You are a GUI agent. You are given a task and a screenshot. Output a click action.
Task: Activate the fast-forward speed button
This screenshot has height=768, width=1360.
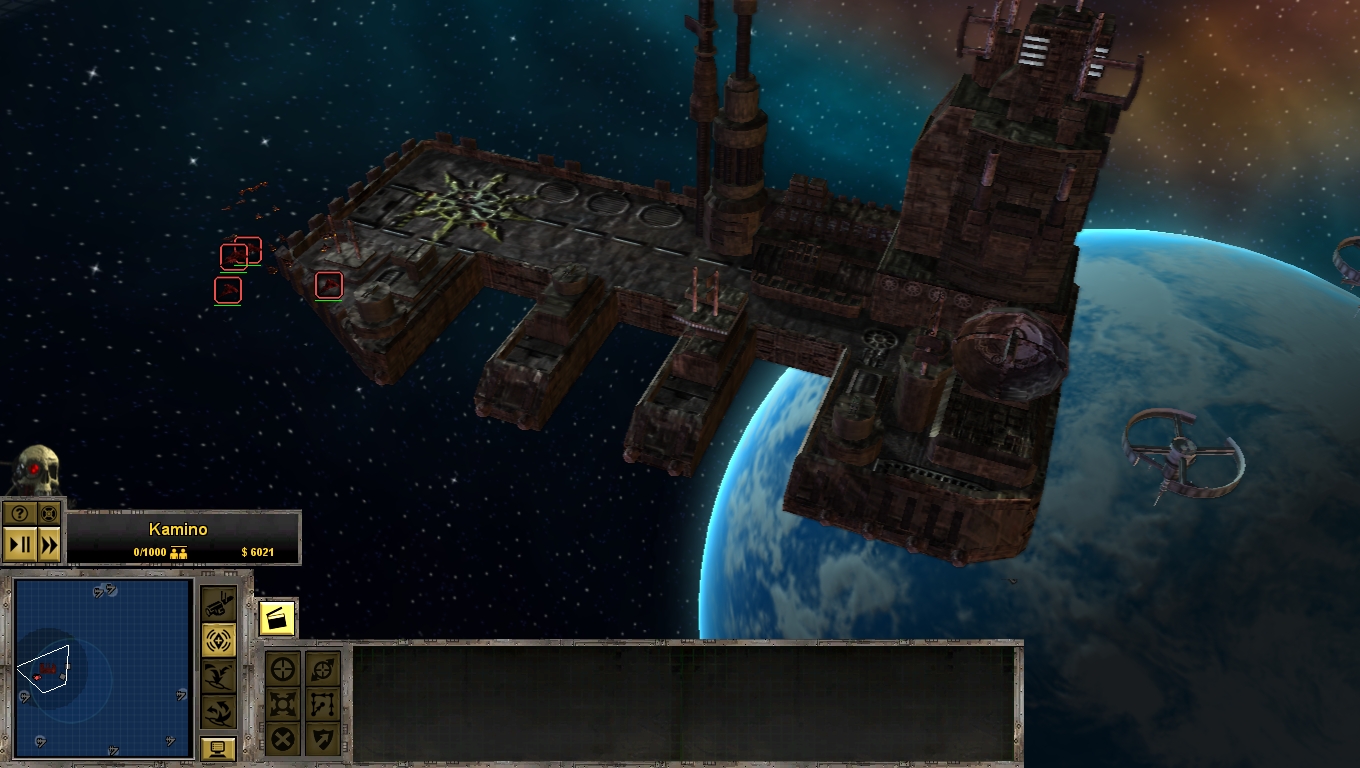coord(48,545)
